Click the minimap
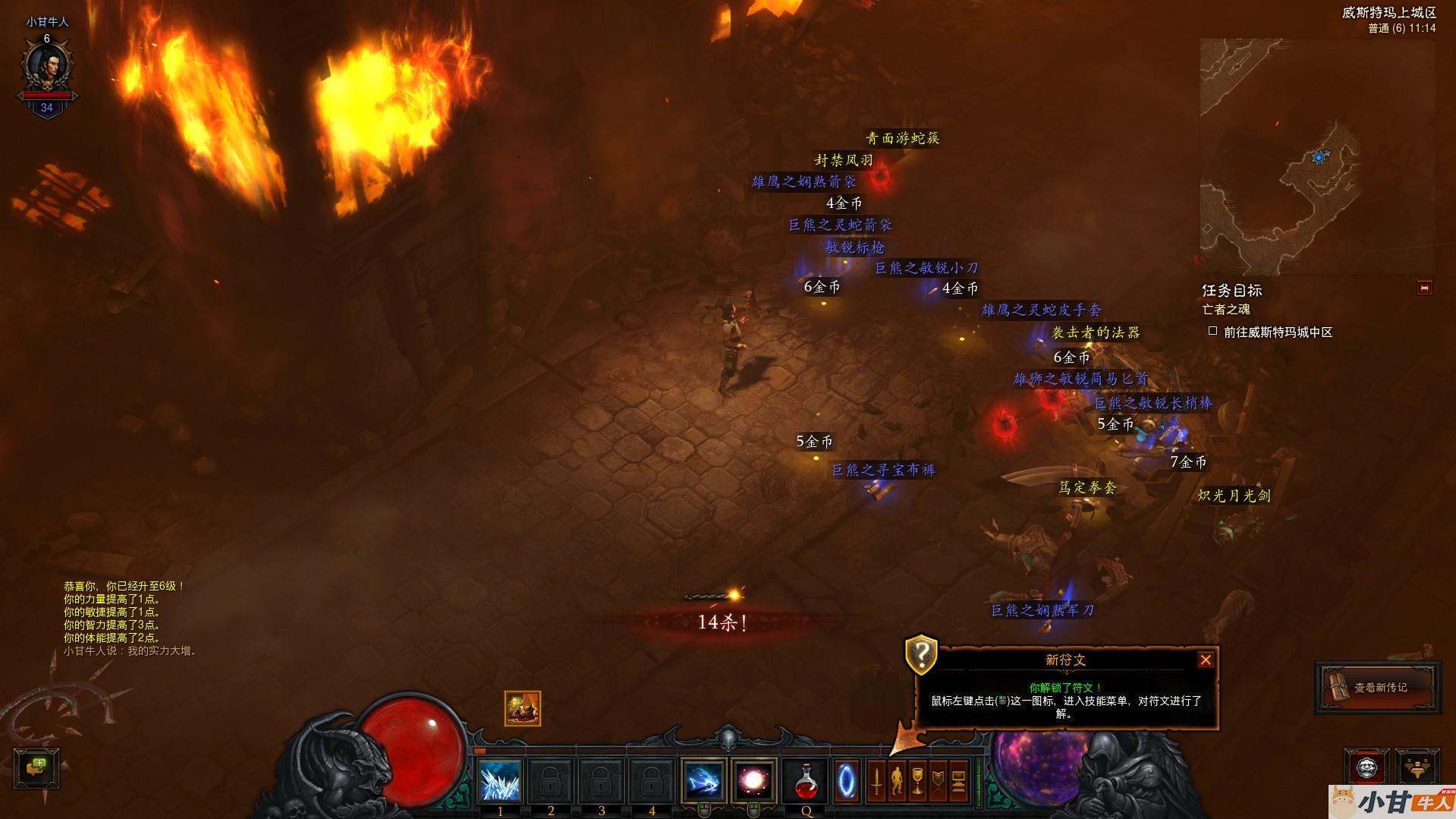Viewport: 1456px width, 819px height. [1317, 157]
